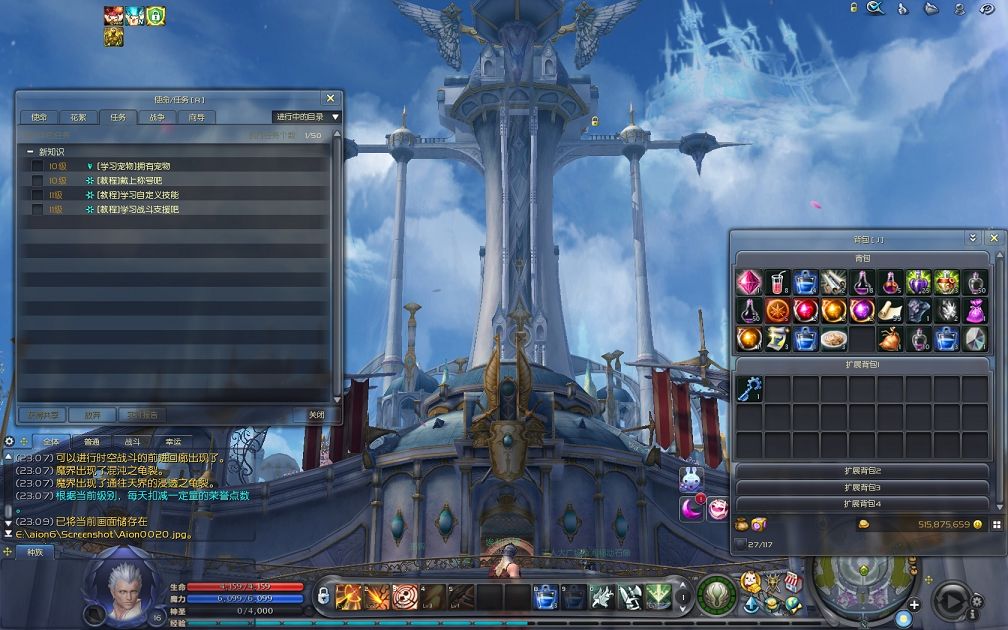Open the rabbit-face icon above the inventory coins
The image size is (1008, 630).
[691, 480]
